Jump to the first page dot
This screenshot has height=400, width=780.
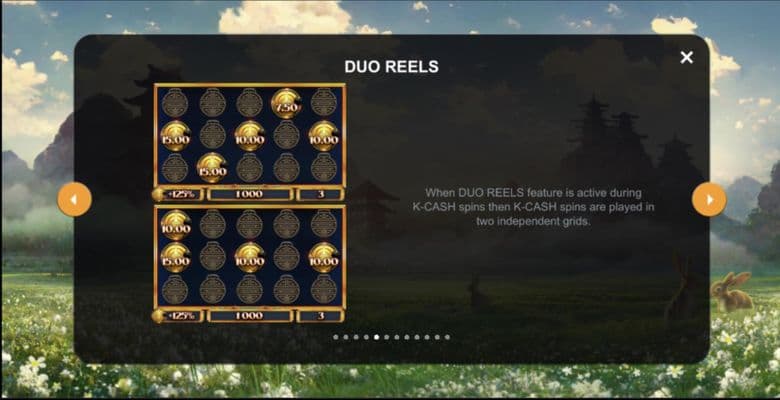point(335,337)
